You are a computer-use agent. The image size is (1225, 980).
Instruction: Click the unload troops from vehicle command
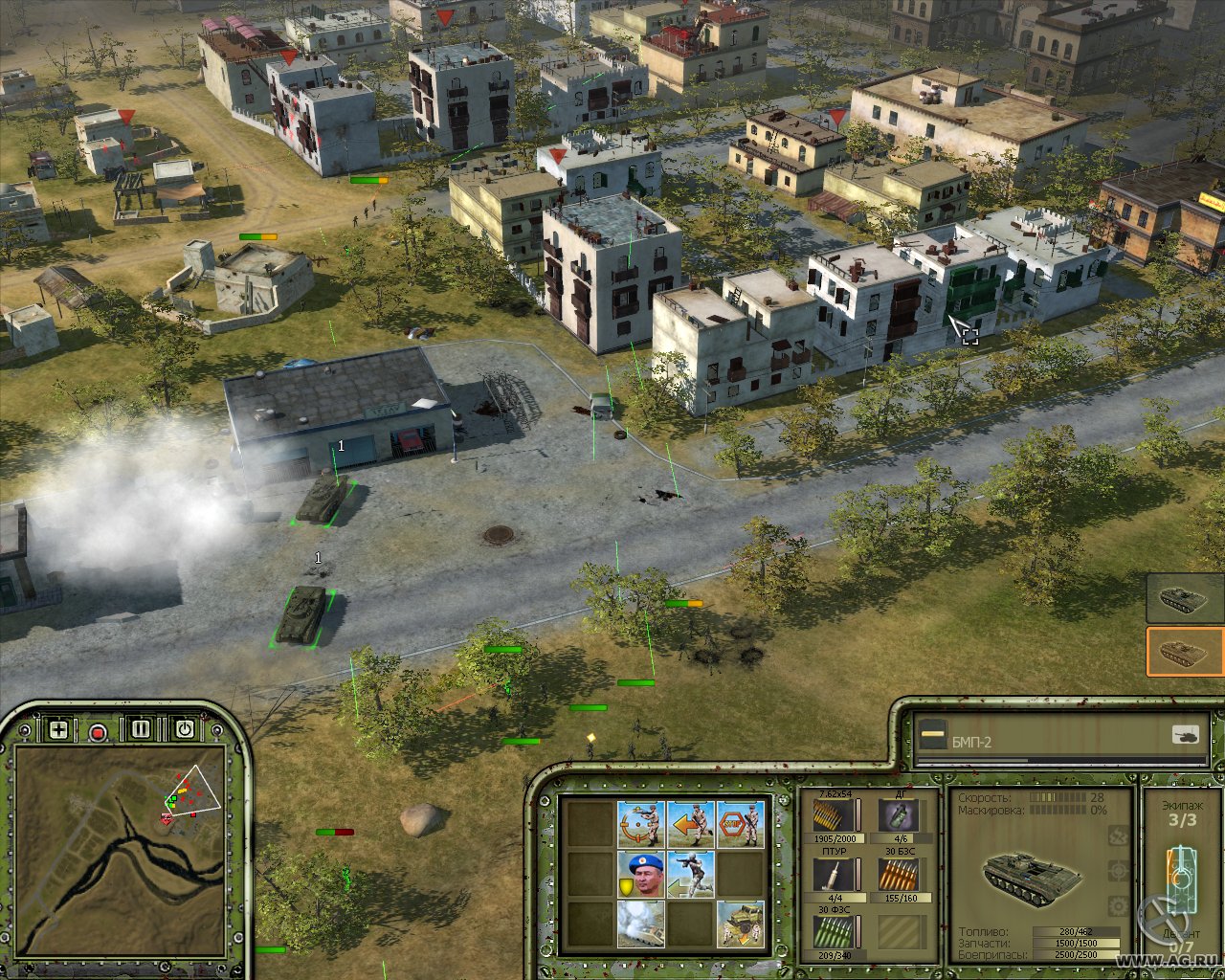(740, 924)
